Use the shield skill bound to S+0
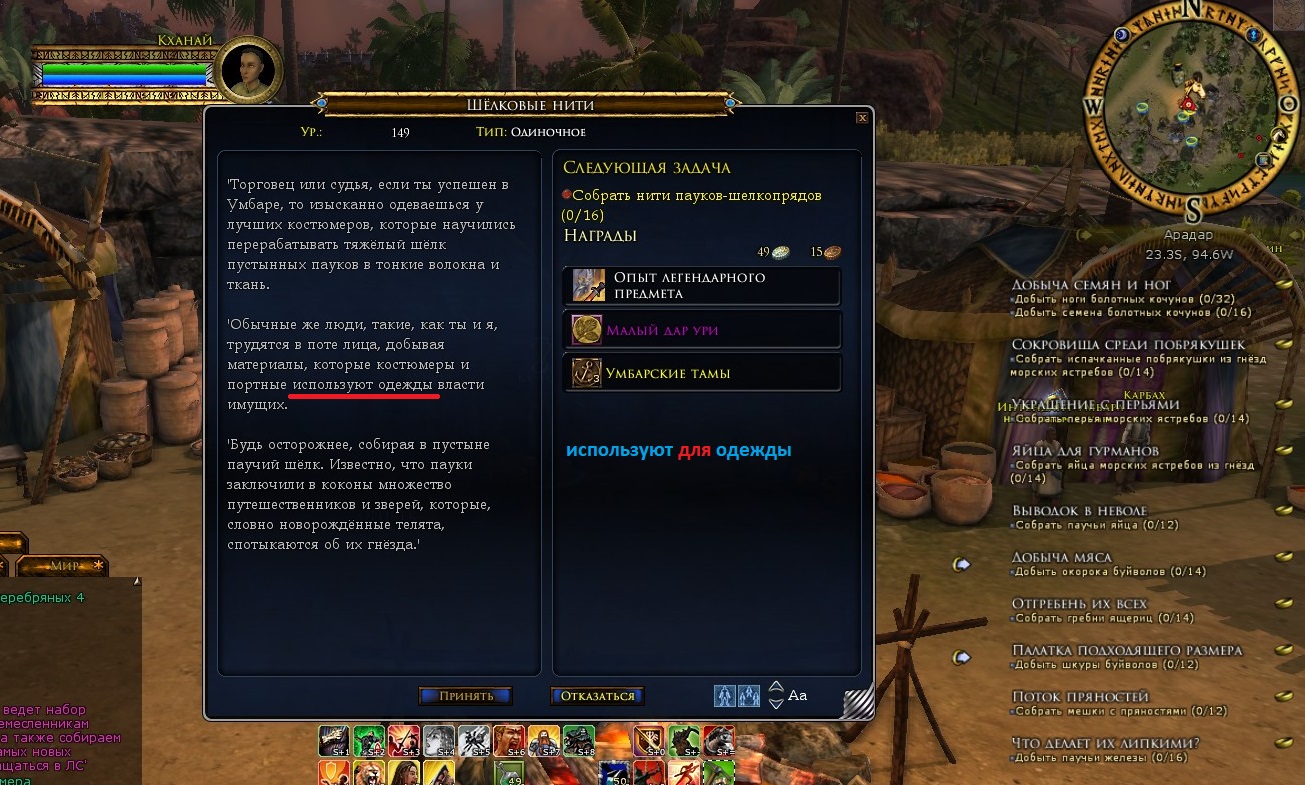The height and width of the screenshot is (785, 1305). 649,741
